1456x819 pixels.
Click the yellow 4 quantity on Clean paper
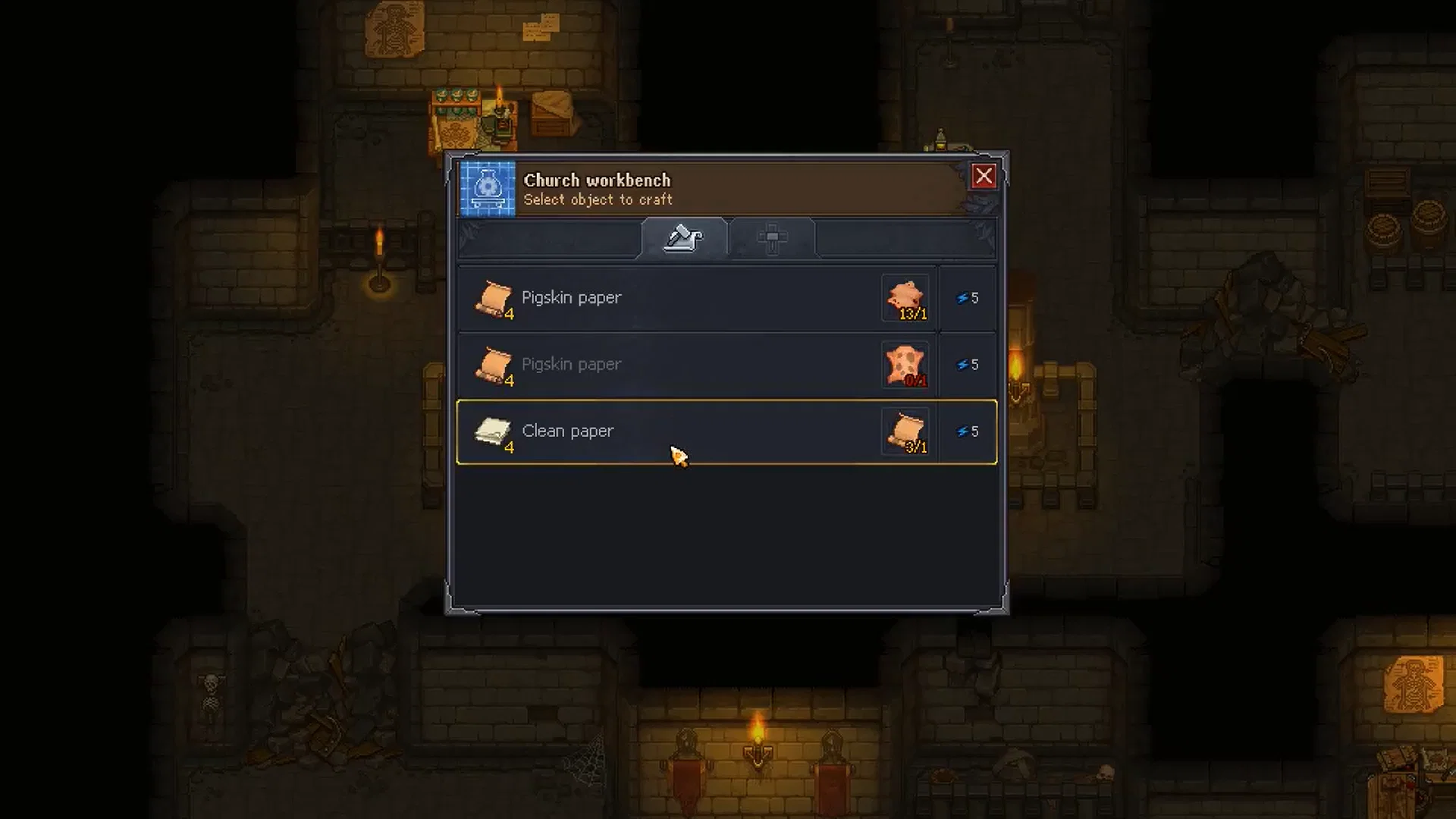coord(510,447)
